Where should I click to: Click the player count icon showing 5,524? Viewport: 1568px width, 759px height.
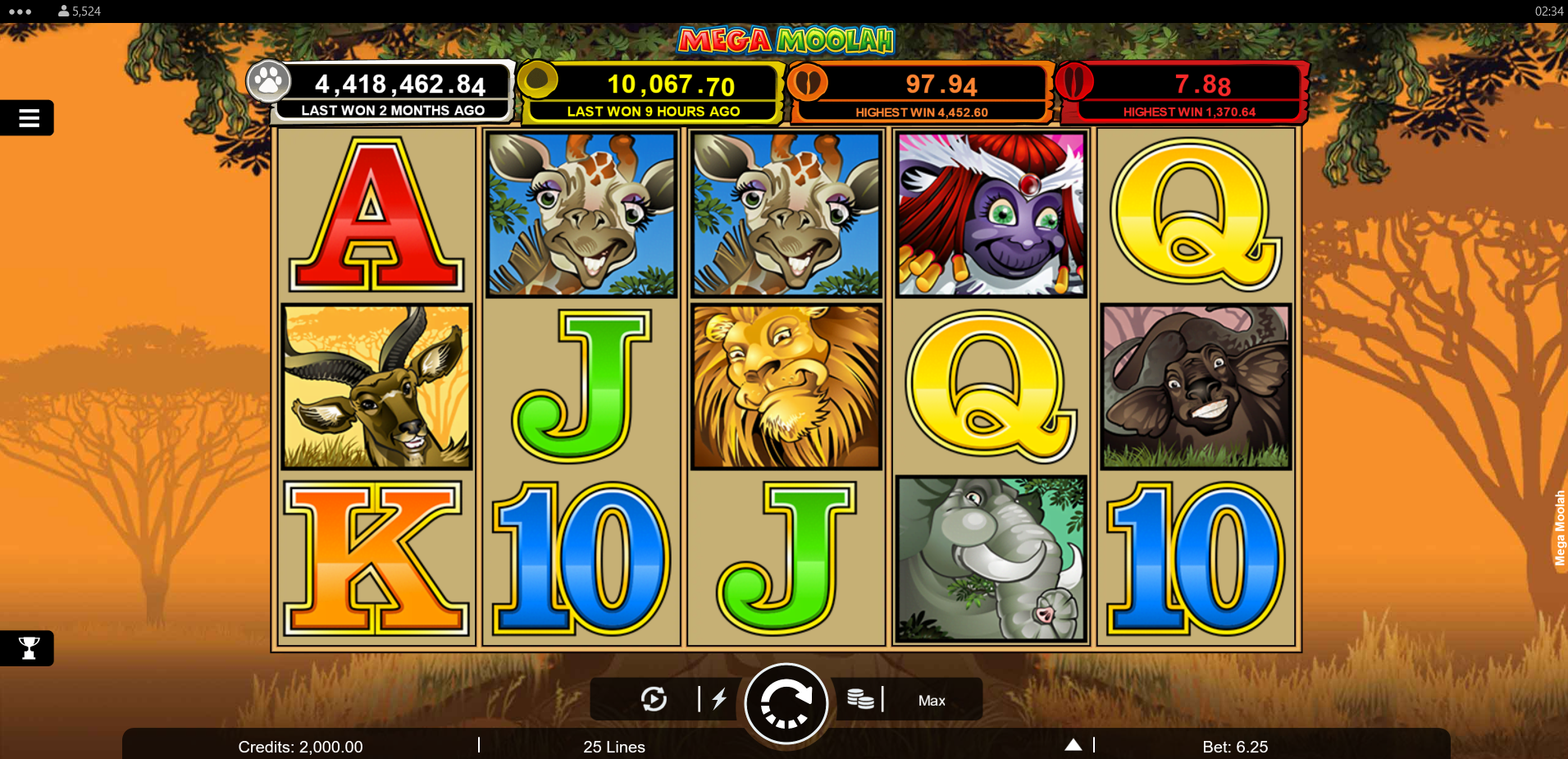pyautogui.click(x=63, y=11)
